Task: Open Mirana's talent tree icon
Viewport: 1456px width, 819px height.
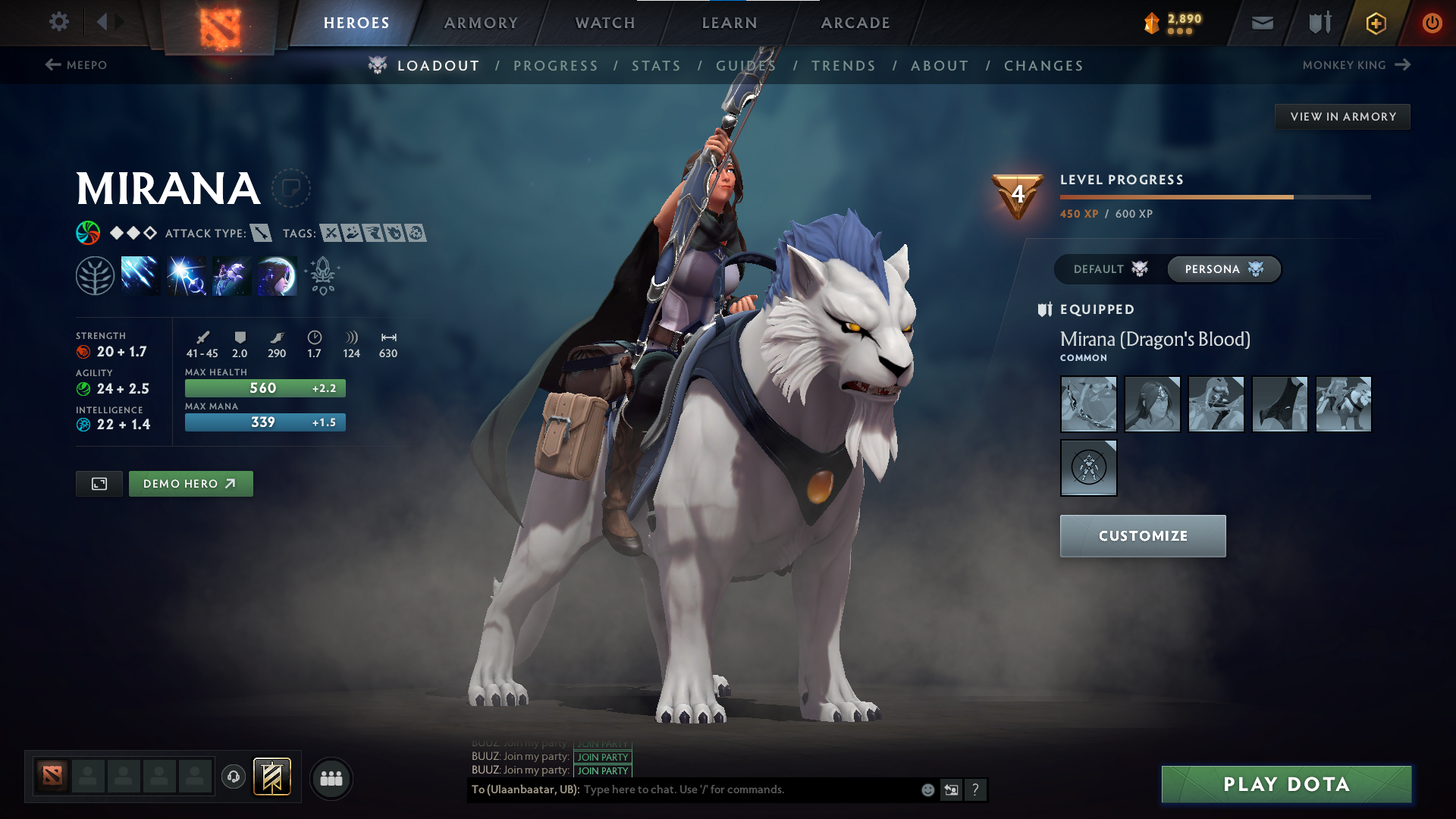Action: point(96,275)
